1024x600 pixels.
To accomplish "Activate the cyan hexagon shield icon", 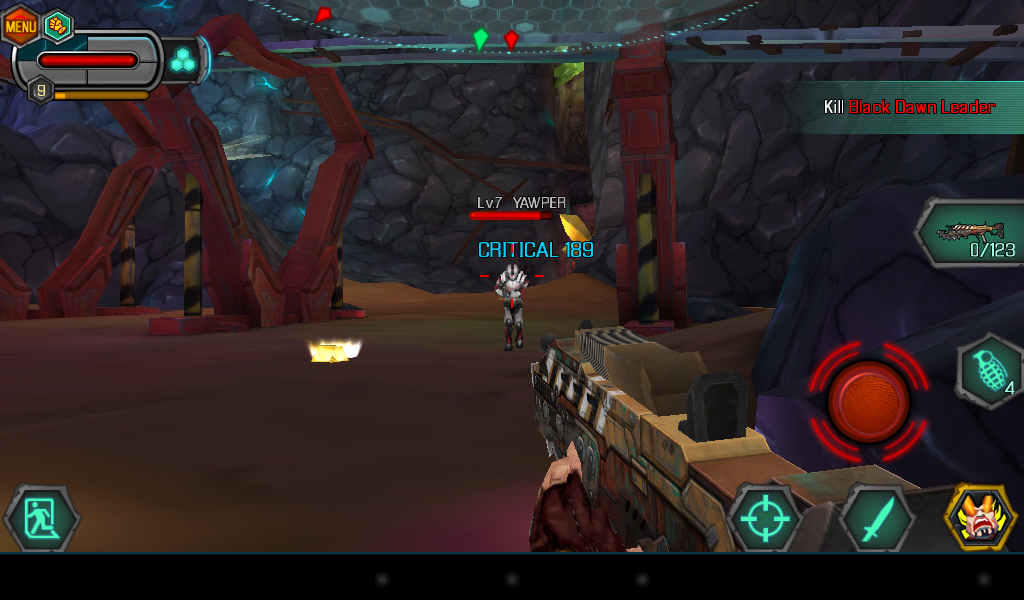I will click(183, 61).
